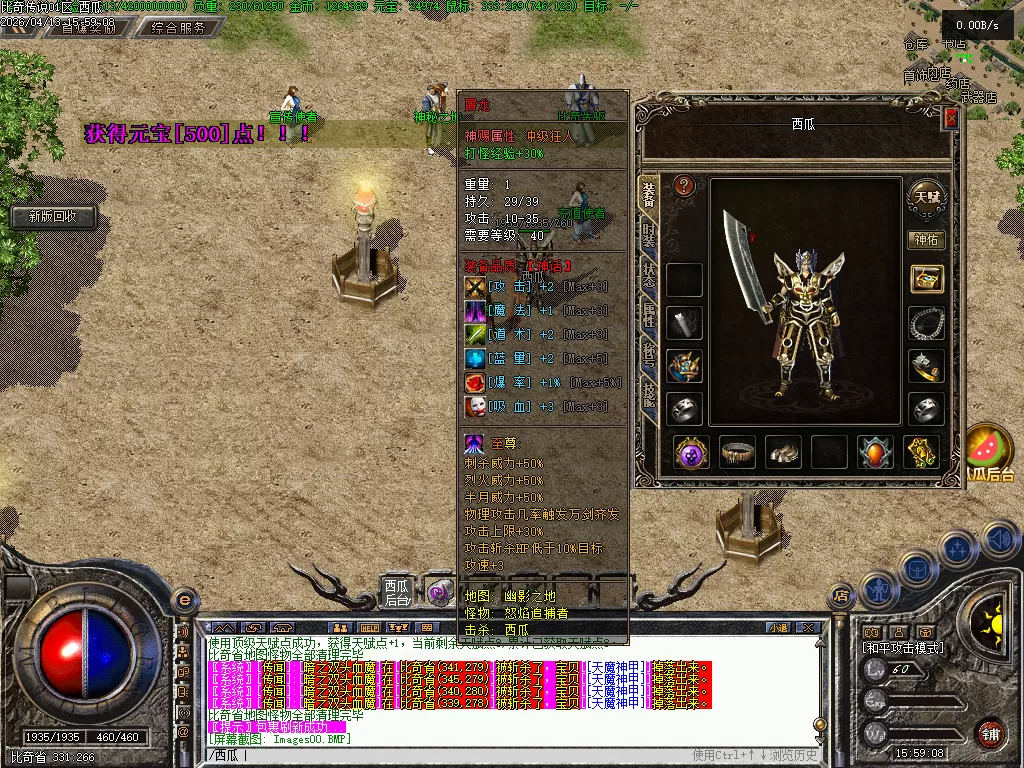Screen dimensions: 1024x768
Task: Select the belt equipment slot
Action: click(737, 452)
